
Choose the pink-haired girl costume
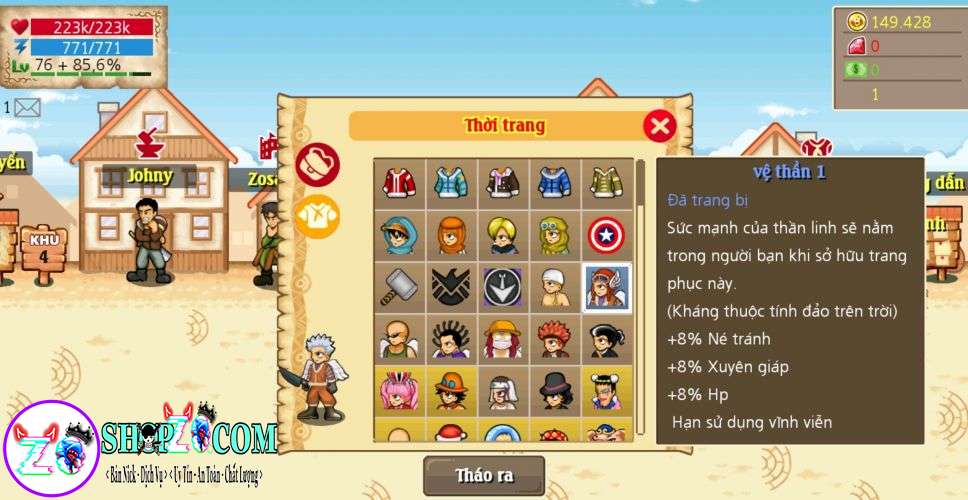pyautogui.click(x=399, y=391)
